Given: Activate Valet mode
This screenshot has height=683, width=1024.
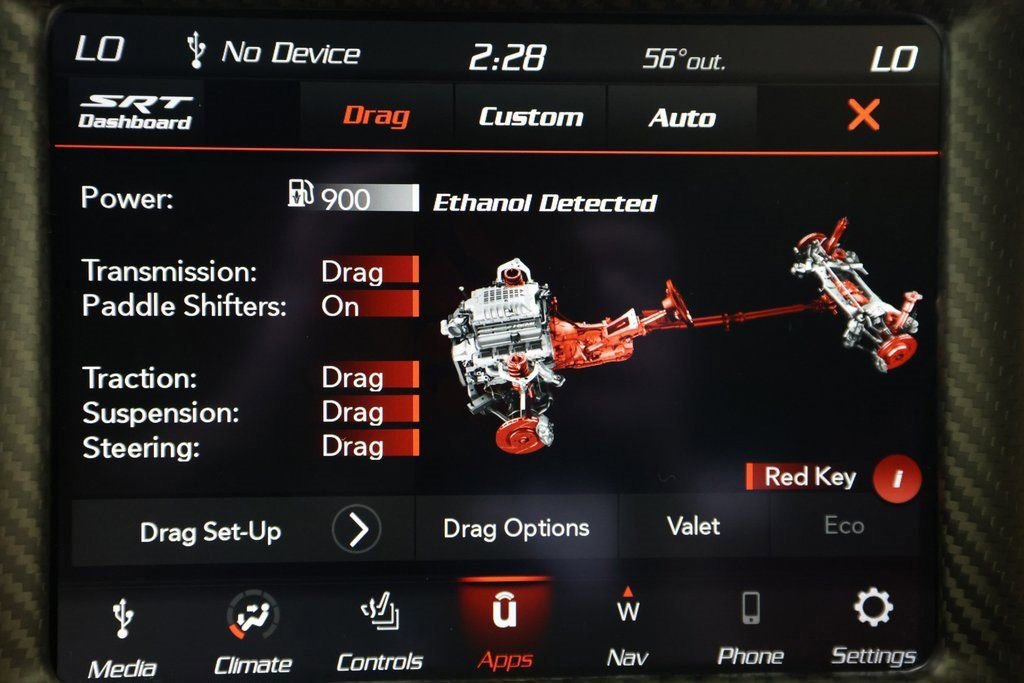Looking at the screenshot, I should coord(693,526).
